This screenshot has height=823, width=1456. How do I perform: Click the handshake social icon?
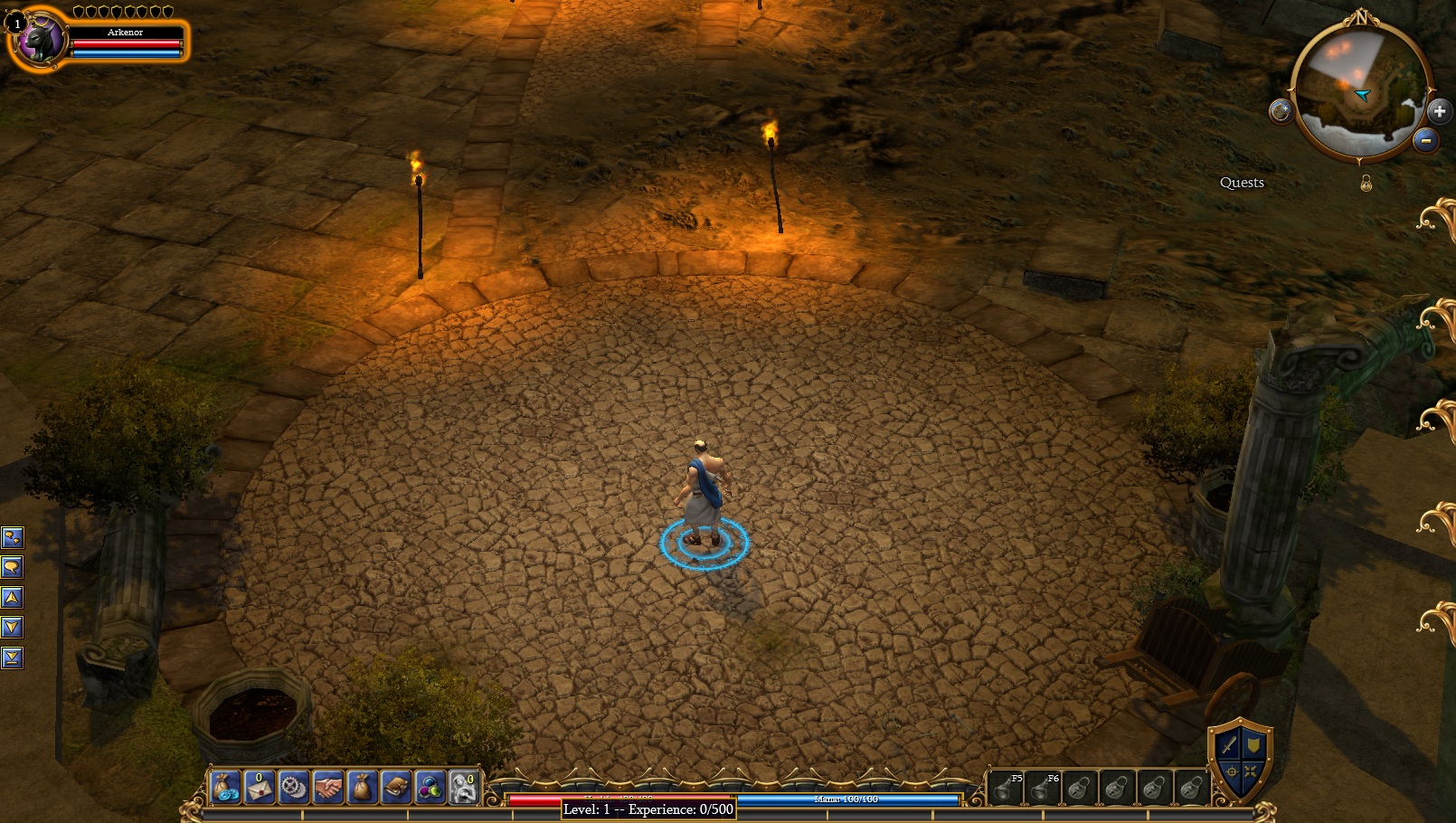(328, 787)
